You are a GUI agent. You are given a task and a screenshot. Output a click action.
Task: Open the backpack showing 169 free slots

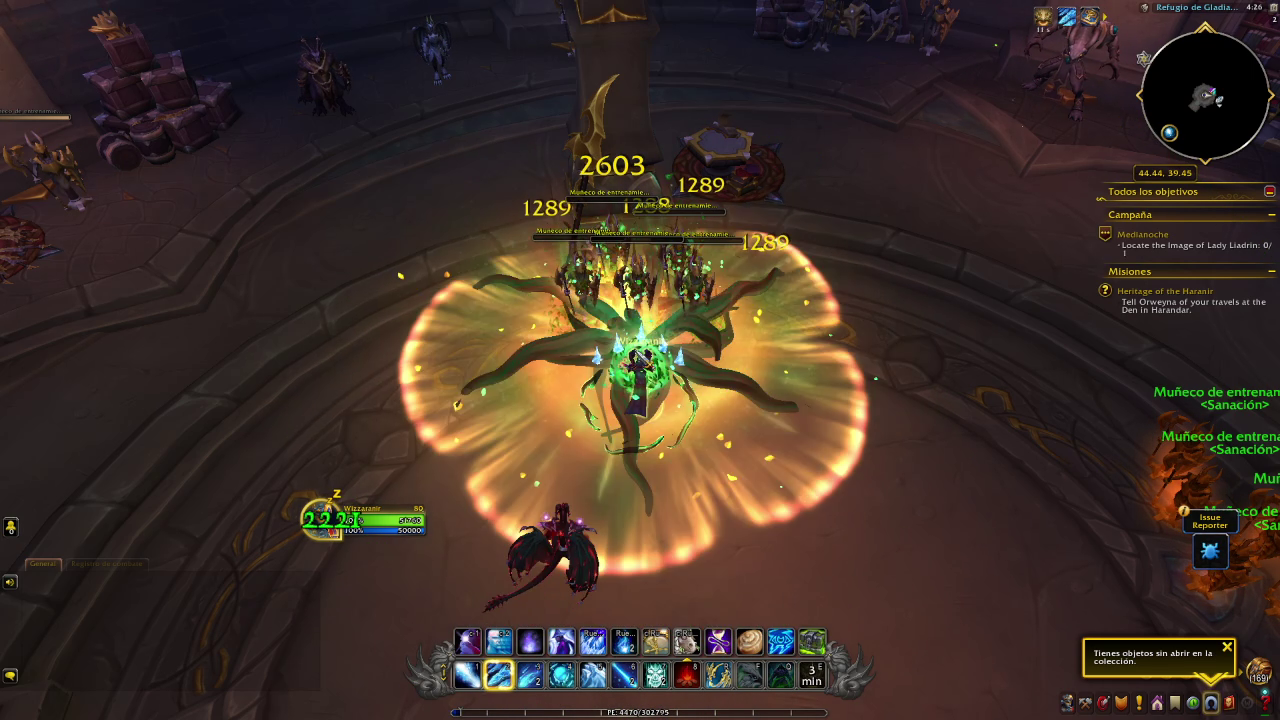[x=1258, y=672]
